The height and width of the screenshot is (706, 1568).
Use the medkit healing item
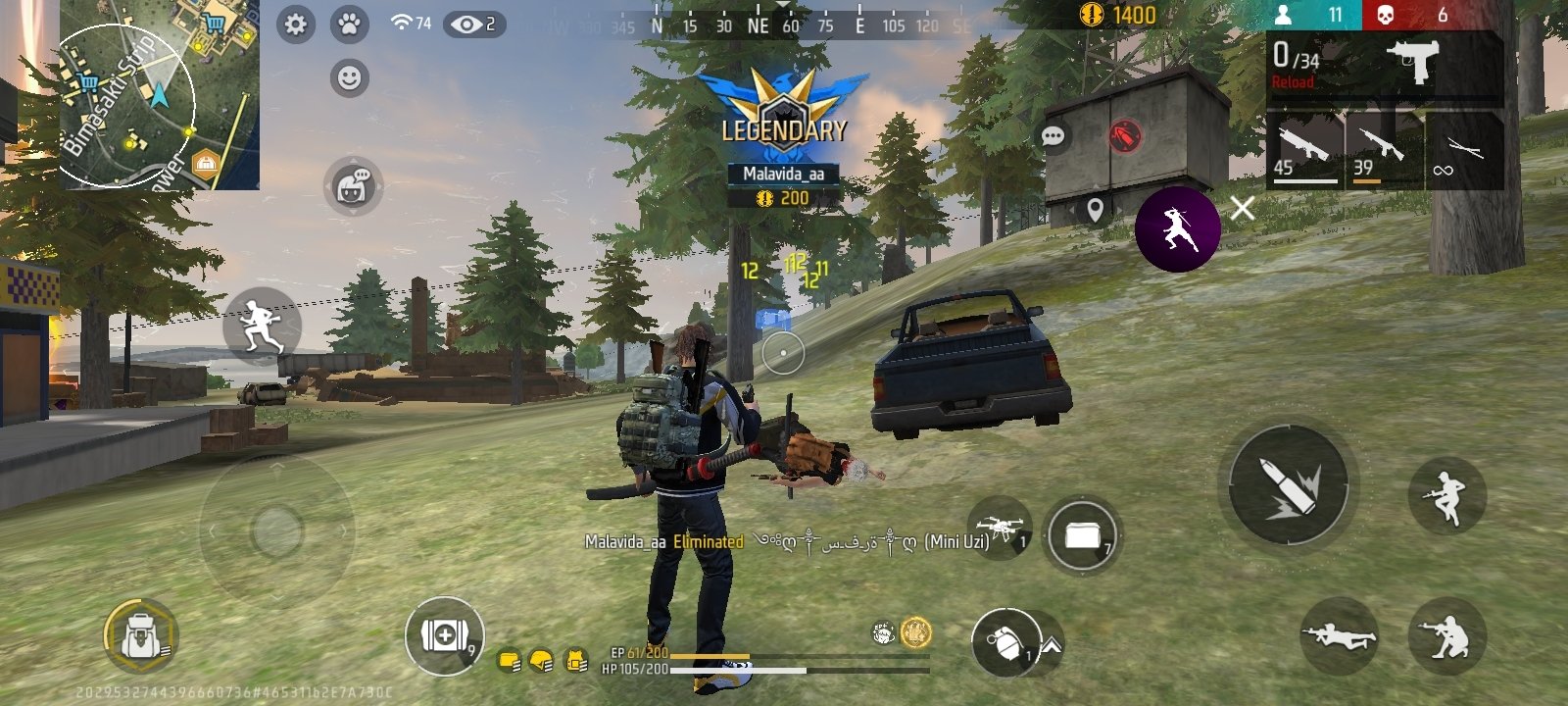(444, 635)
